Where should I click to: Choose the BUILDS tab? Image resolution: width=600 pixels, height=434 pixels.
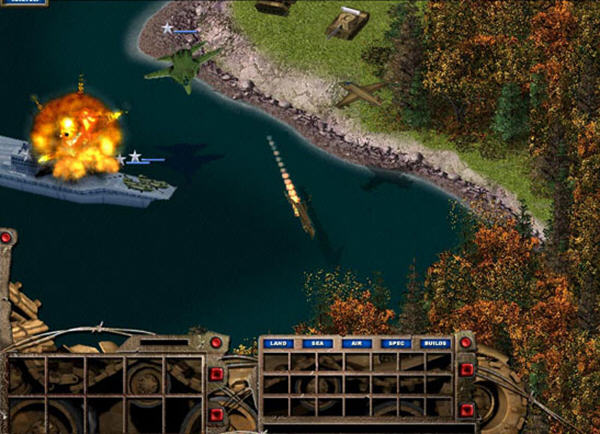tap(434, 343)
